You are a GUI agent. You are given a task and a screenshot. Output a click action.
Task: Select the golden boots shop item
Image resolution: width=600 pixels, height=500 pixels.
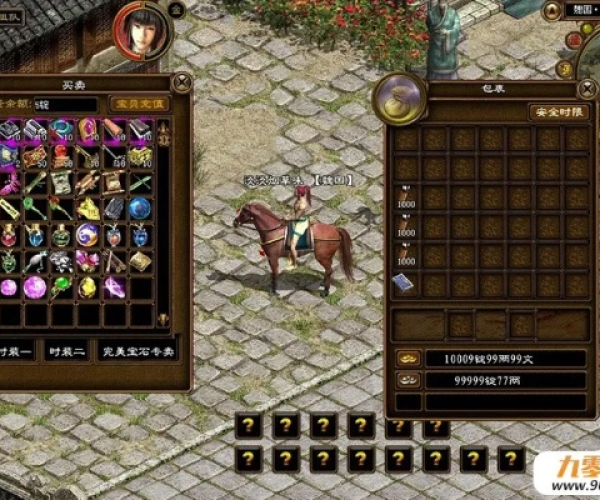tap(88, 209)
